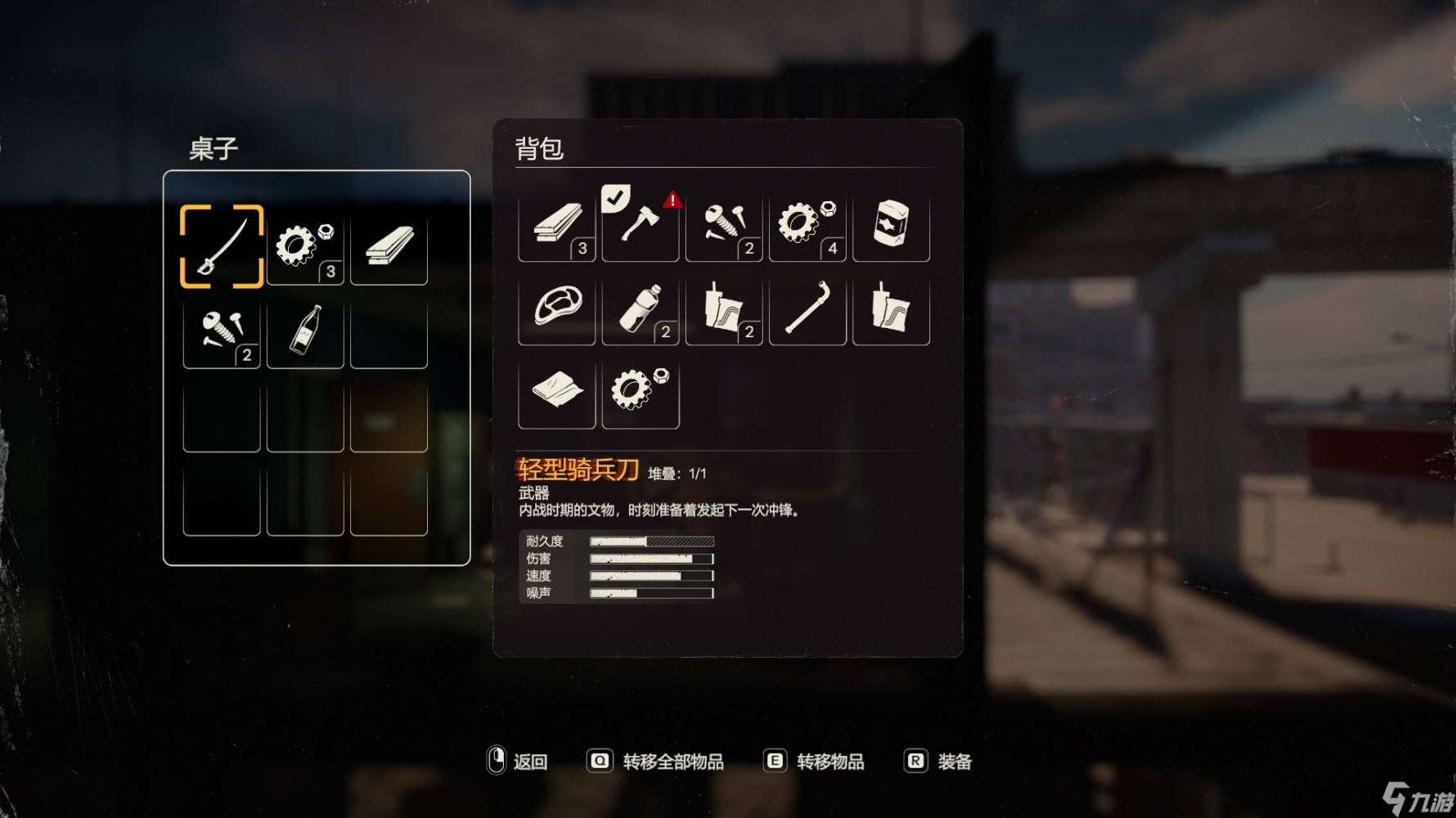1456x818 pixels.
Task: Select the glass bottle on the table
Action: tap(305, 330)
